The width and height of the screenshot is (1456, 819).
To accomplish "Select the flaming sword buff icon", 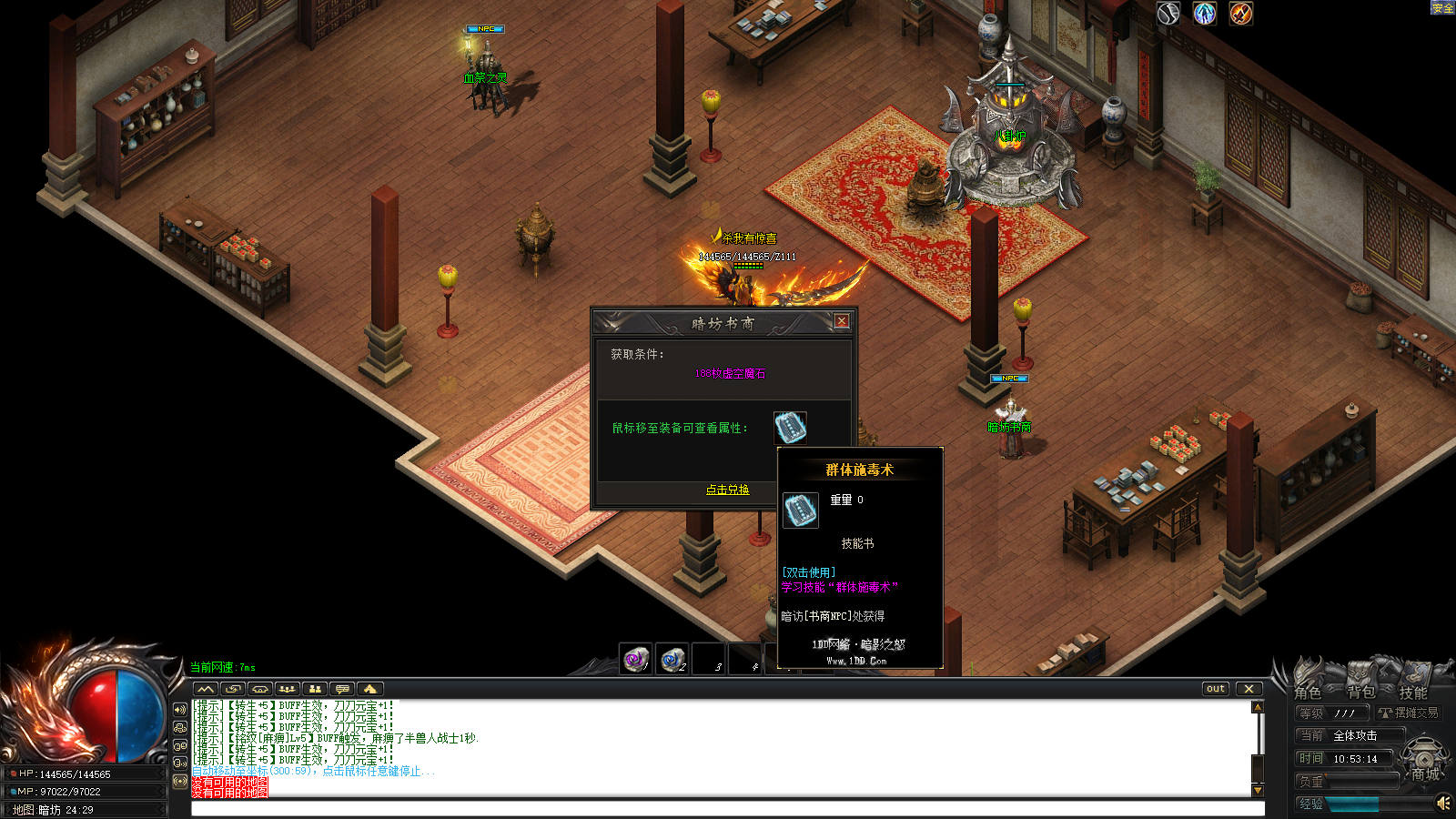I will coord(1241,13).
